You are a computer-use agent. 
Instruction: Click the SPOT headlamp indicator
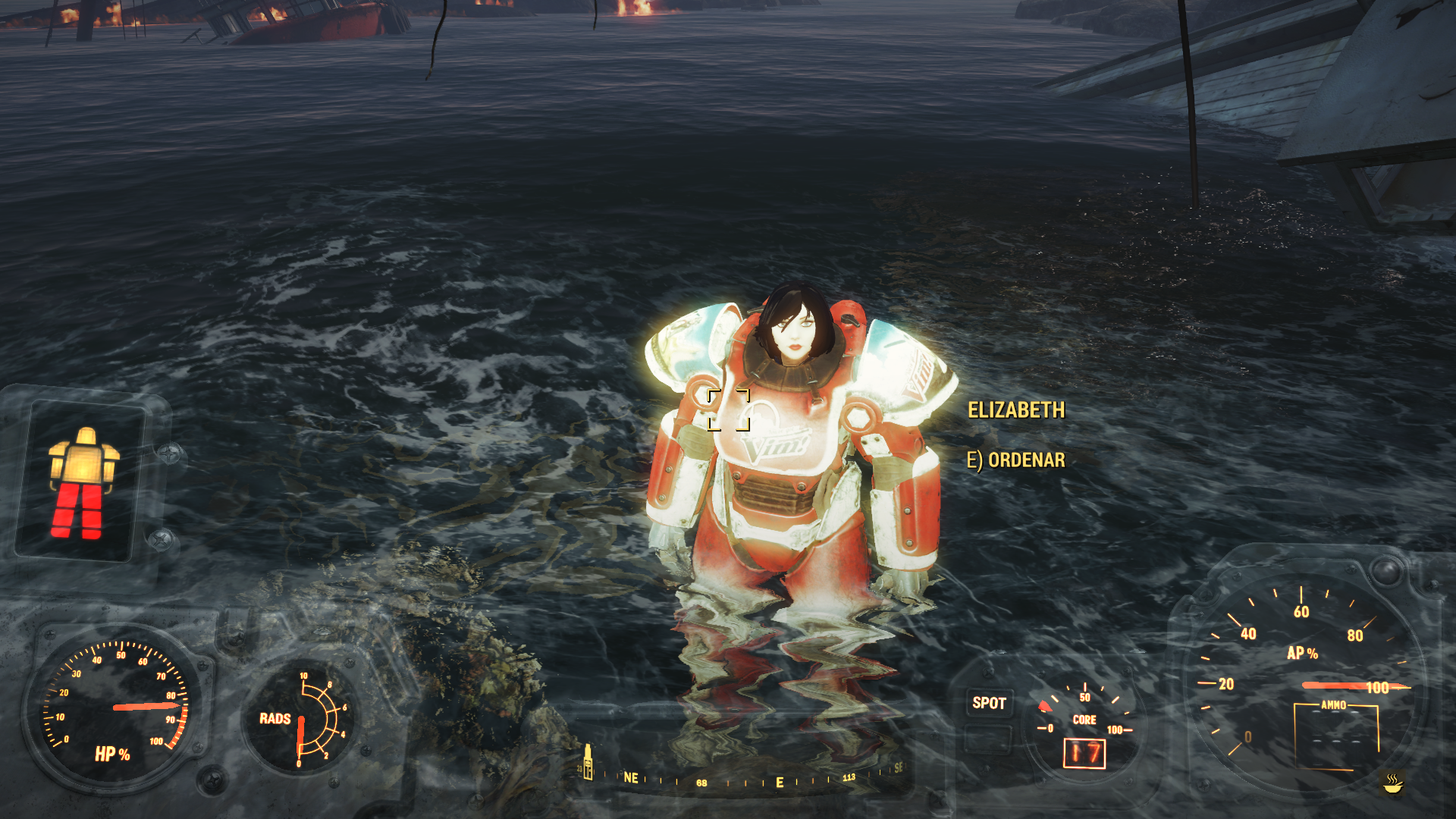click(989, 703)
